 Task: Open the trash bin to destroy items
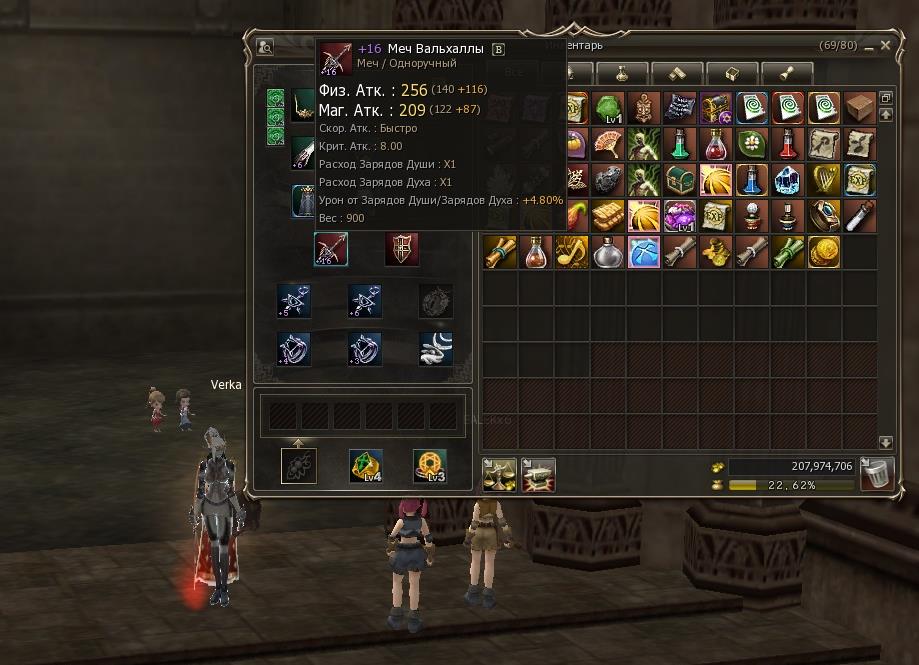[877, 474]
